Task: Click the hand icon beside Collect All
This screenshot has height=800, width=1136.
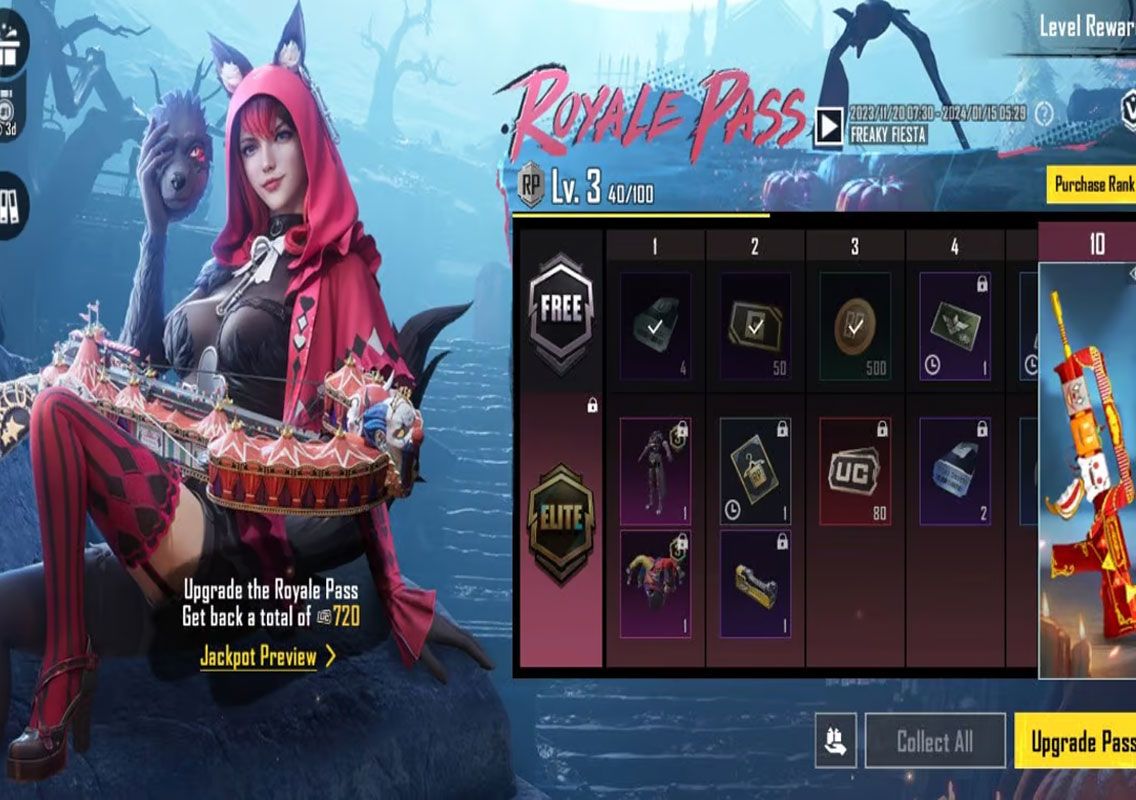Action: pos(835,741)
